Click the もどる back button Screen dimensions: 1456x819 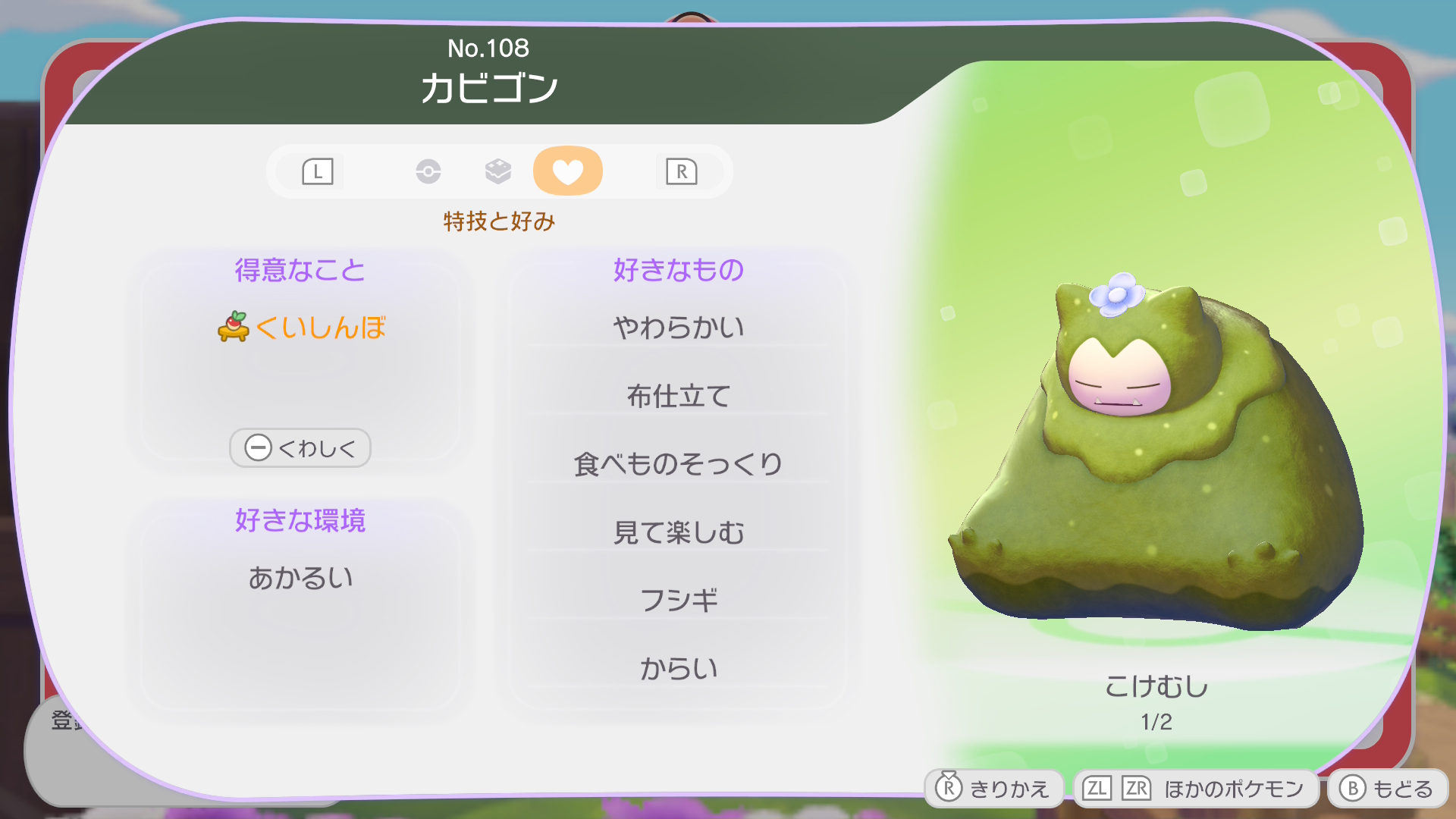(1386, 789)
